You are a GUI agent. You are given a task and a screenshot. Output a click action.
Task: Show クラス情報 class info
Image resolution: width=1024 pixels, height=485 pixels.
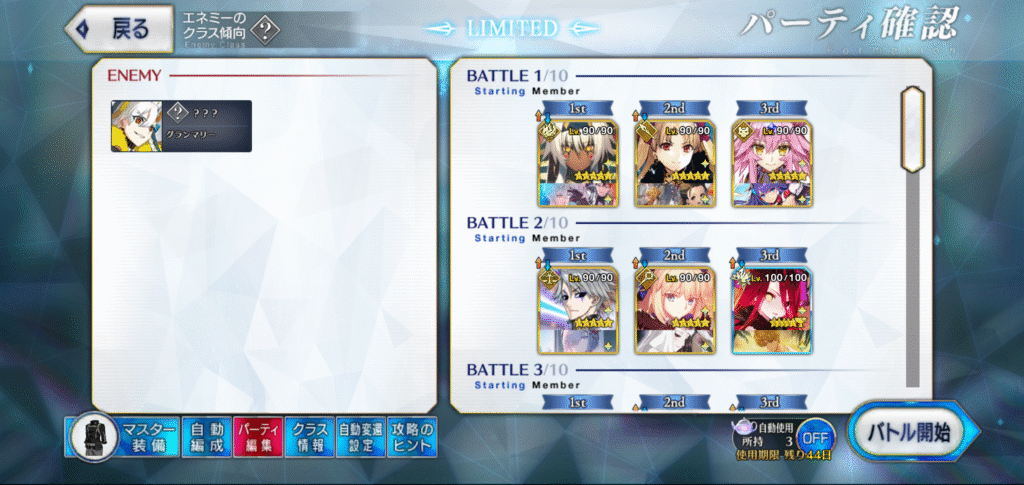tap(309, 438)
